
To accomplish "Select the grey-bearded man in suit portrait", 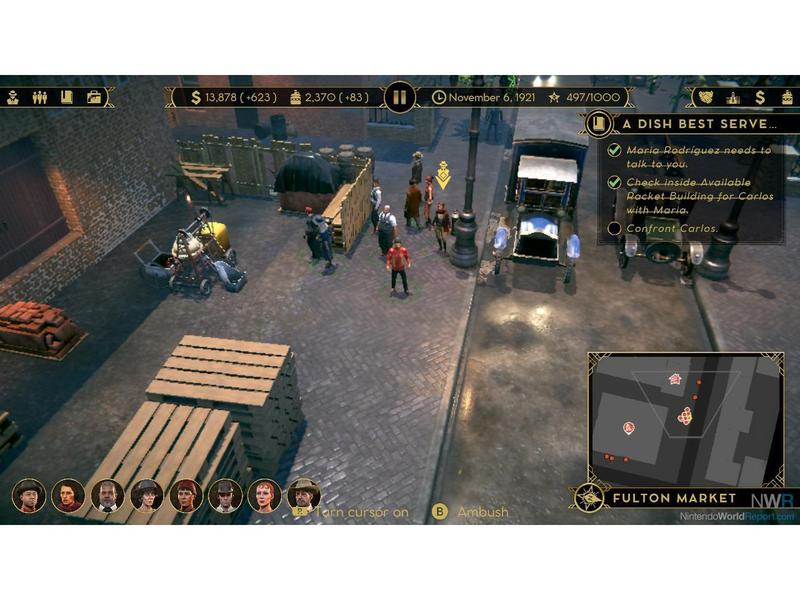I will tap(107, 495).
